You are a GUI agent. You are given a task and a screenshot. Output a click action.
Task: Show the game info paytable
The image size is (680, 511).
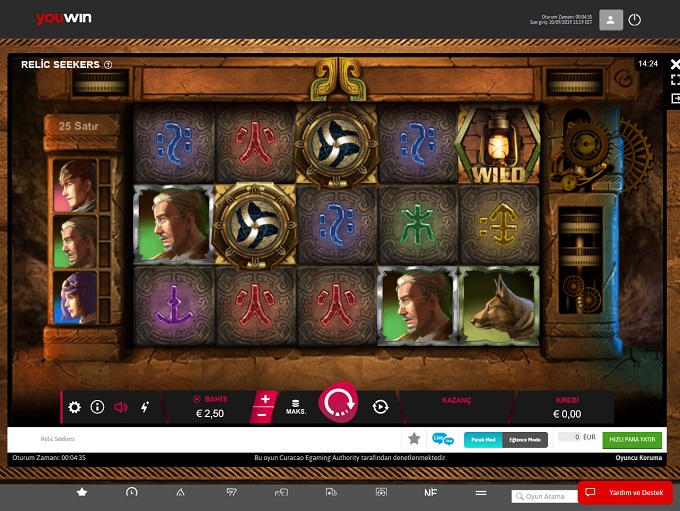point(97,407)
